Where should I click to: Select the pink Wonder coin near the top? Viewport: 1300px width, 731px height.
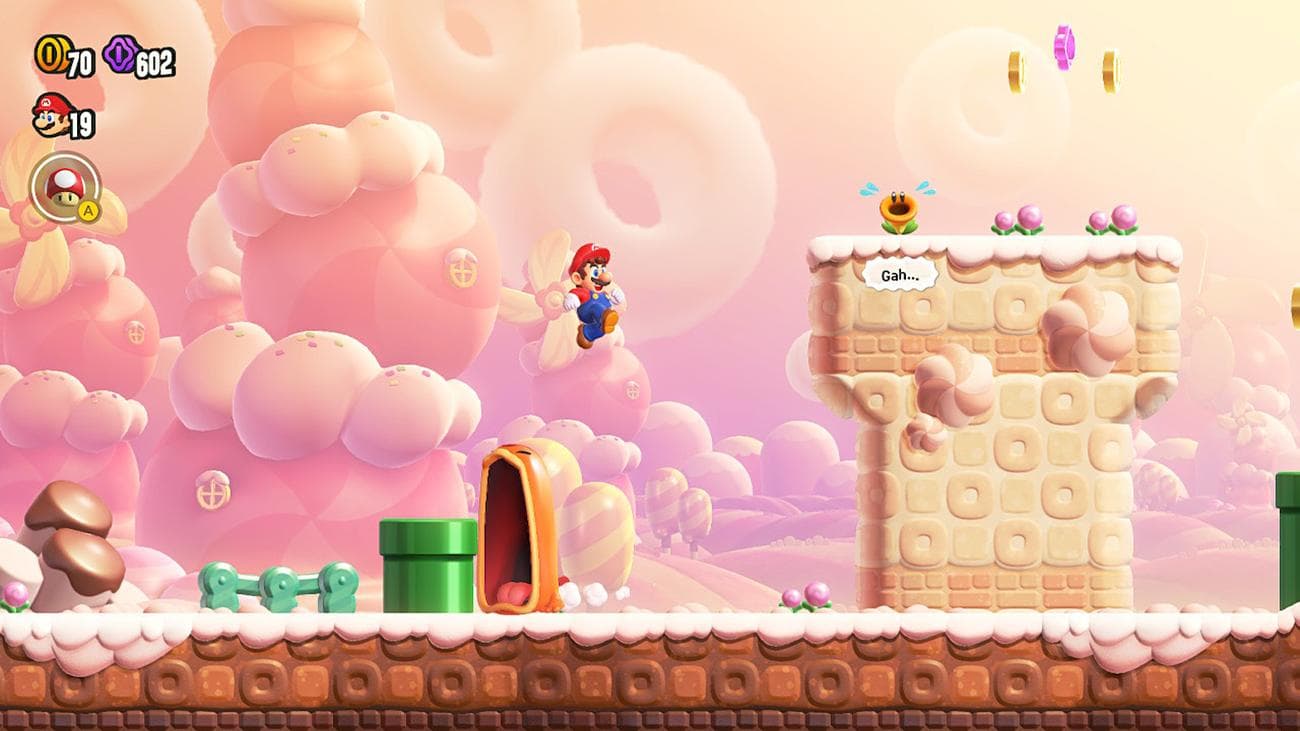(x=1063, y=48)
